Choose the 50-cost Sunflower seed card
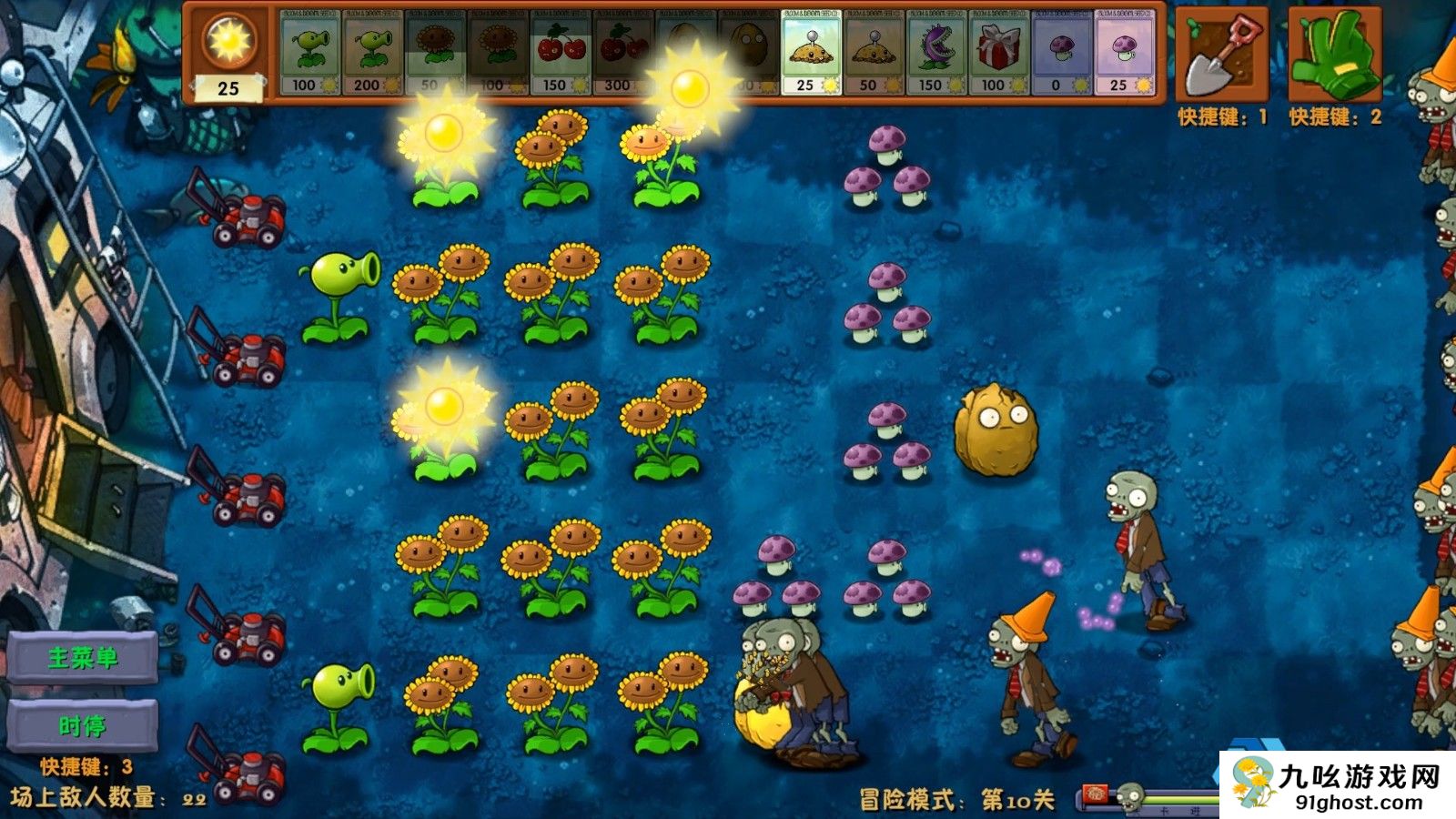 pos(435,53)
